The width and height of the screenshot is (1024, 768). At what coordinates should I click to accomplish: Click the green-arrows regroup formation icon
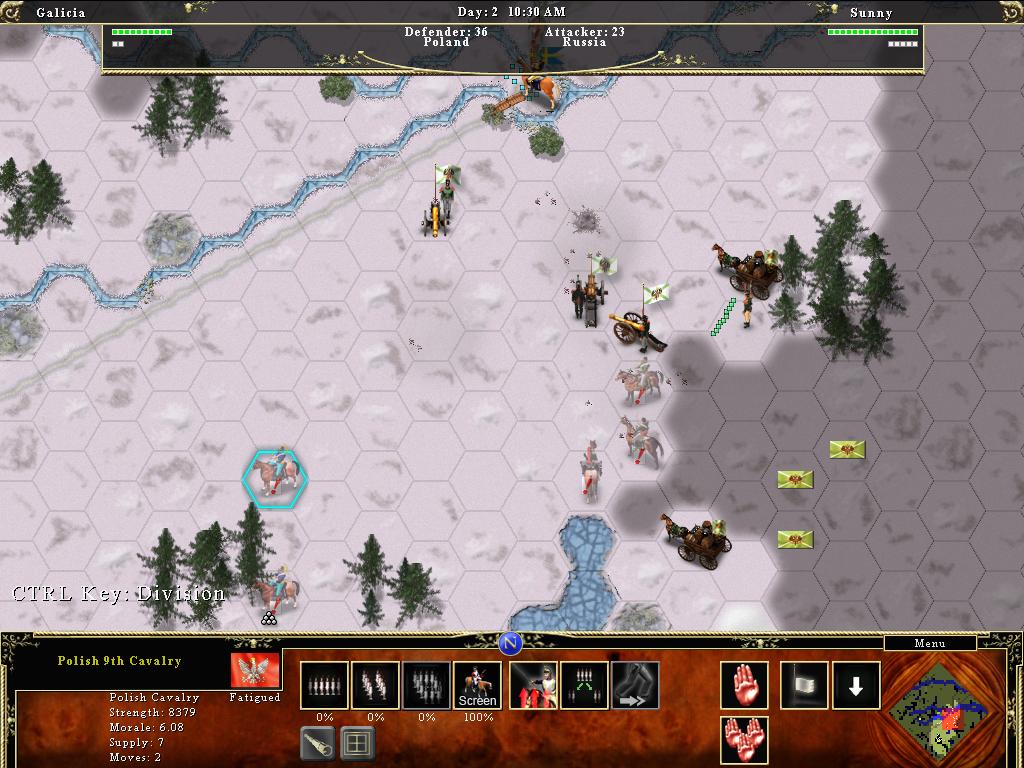click(585, 686)
